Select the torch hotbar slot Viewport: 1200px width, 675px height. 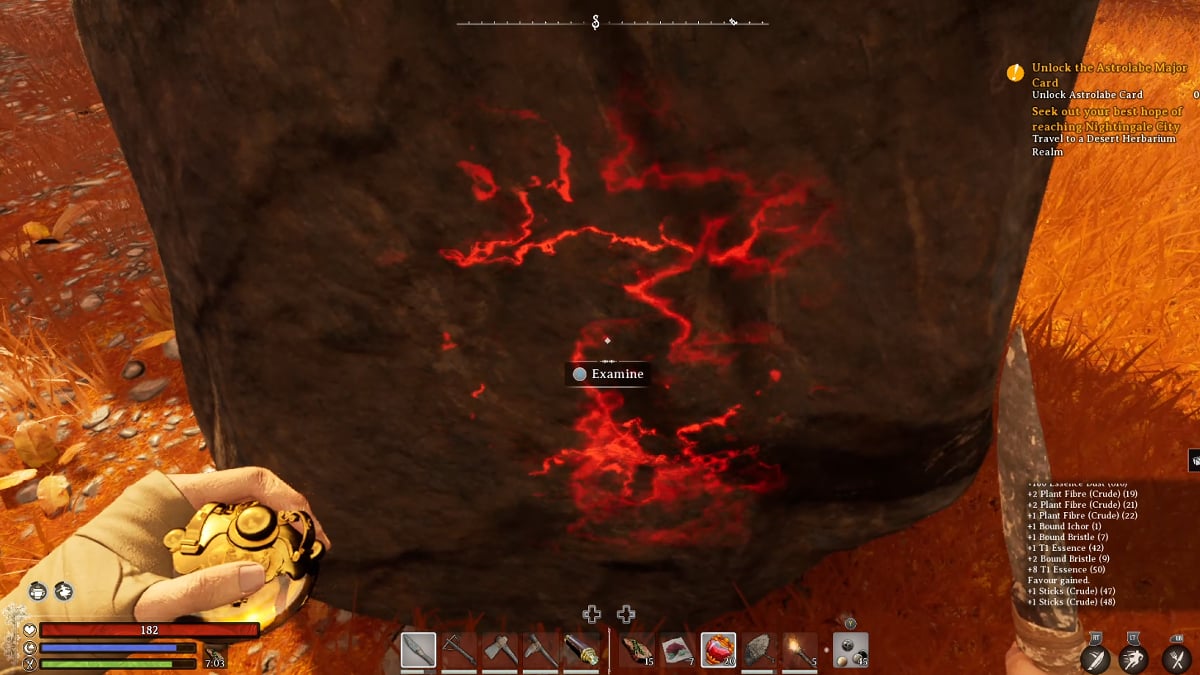click(799, 650)
